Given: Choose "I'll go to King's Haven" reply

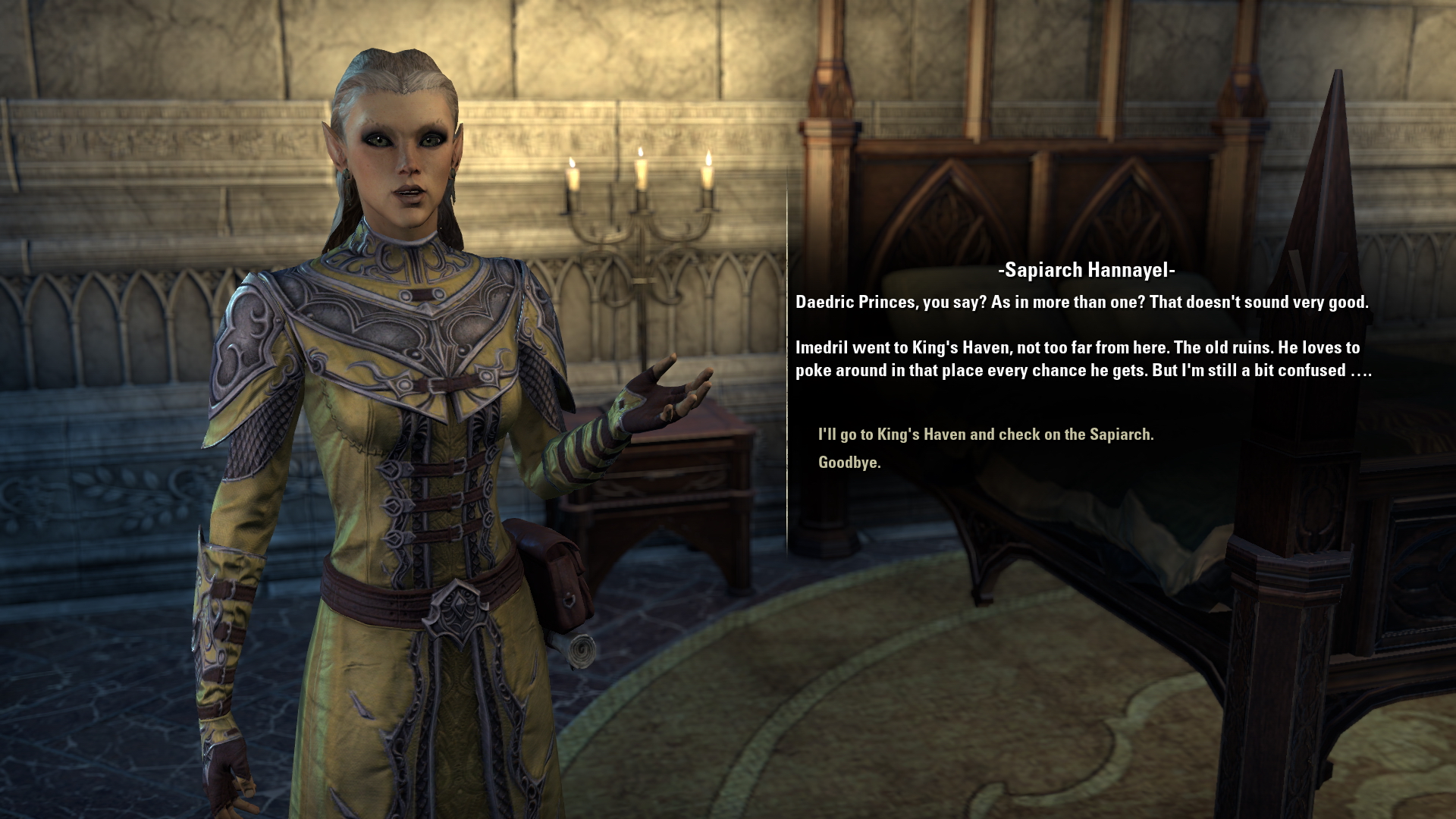Looking at the screenshot, I should (x=985, y=435).
